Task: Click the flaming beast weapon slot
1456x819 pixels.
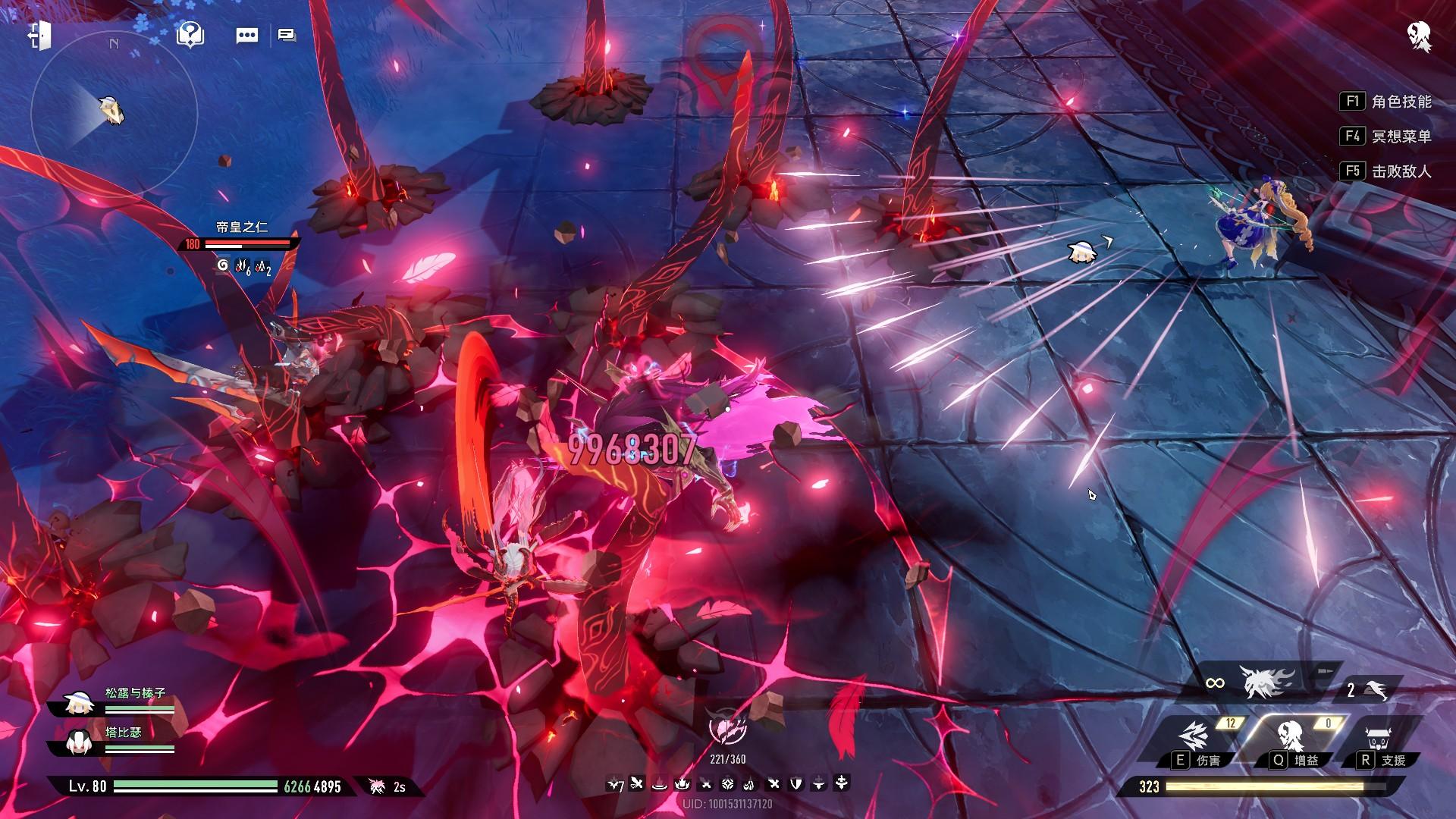Action: (x=1265, y=682)
